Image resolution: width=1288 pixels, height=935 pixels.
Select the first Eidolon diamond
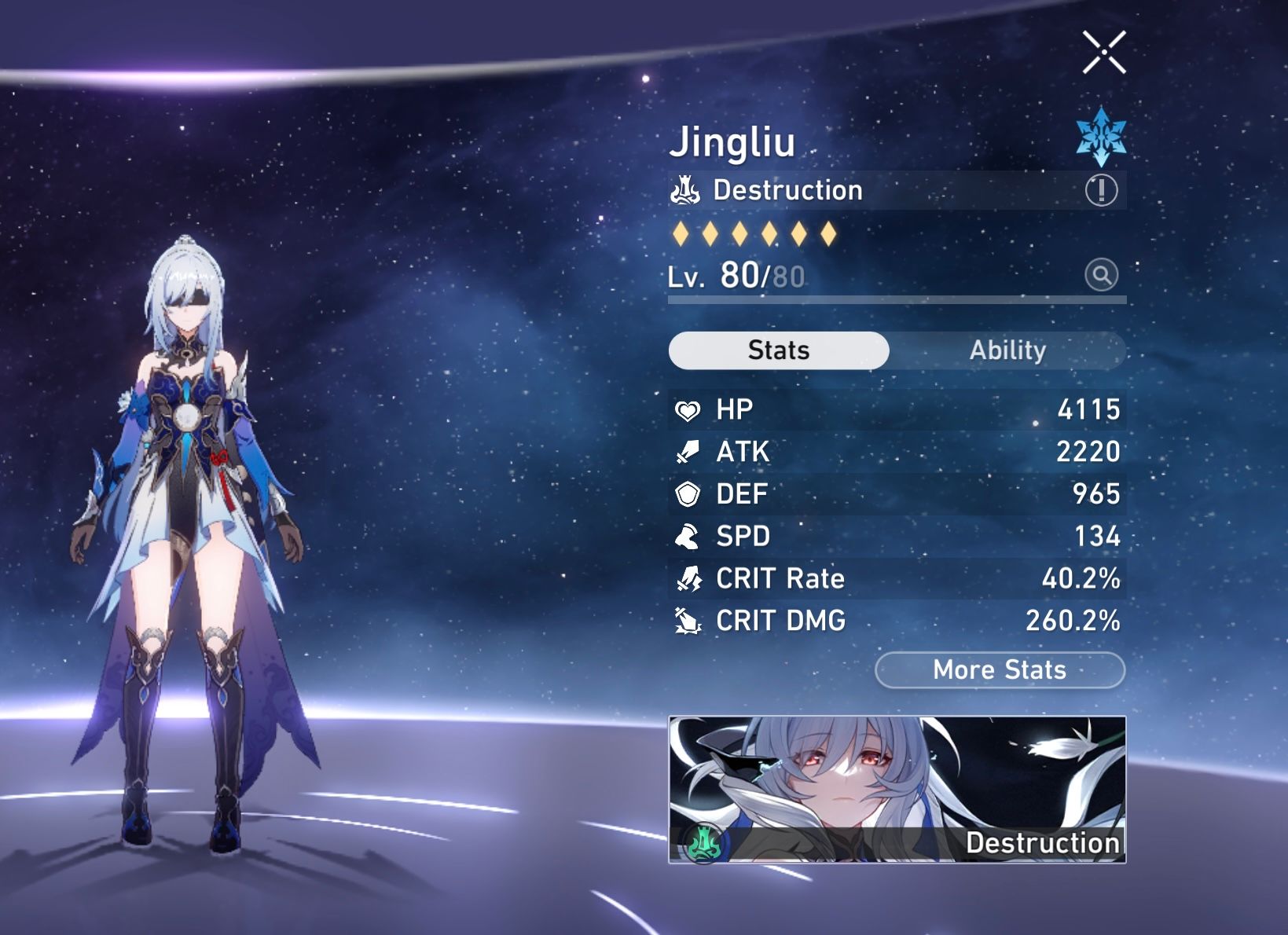[681, 233]
